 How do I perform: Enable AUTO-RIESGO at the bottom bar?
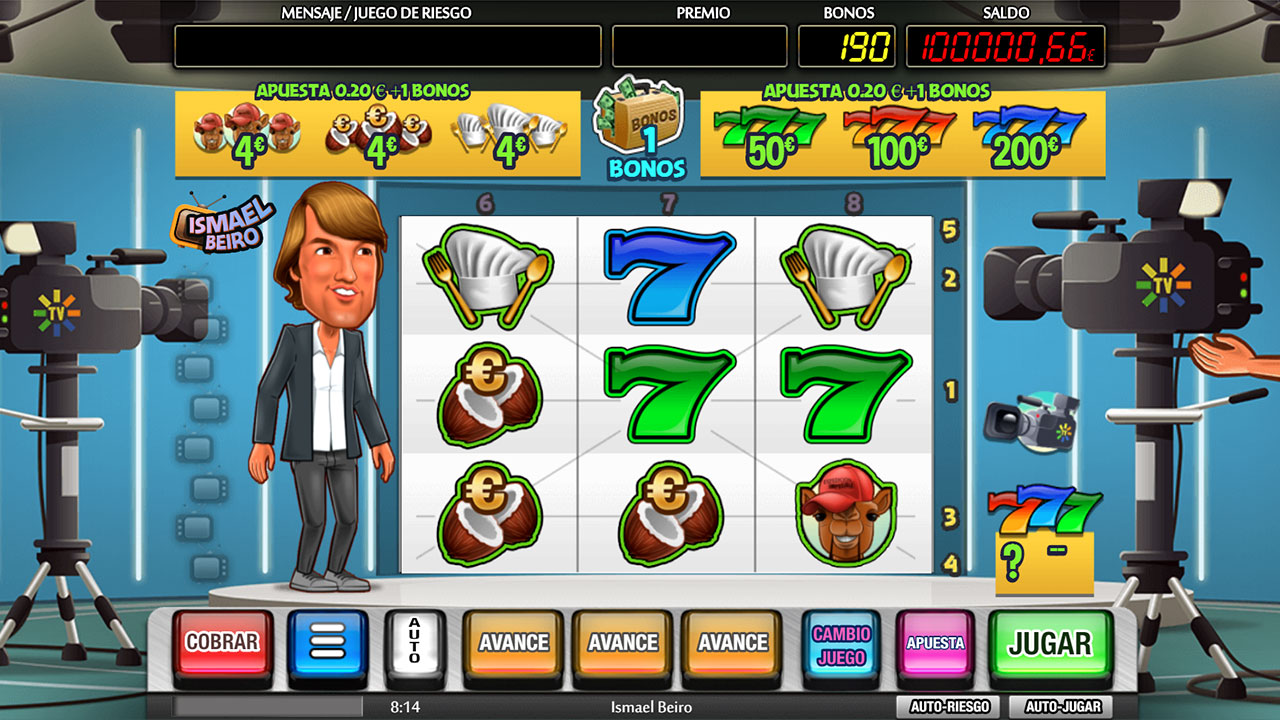tap(949, 706)
